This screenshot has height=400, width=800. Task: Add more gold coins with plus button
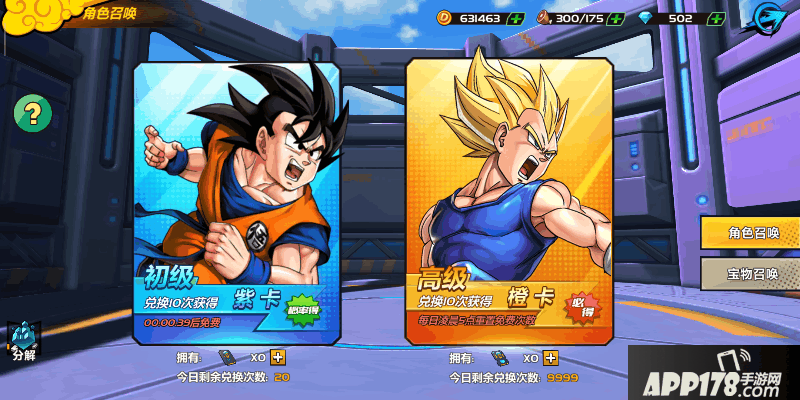[515, 18]
